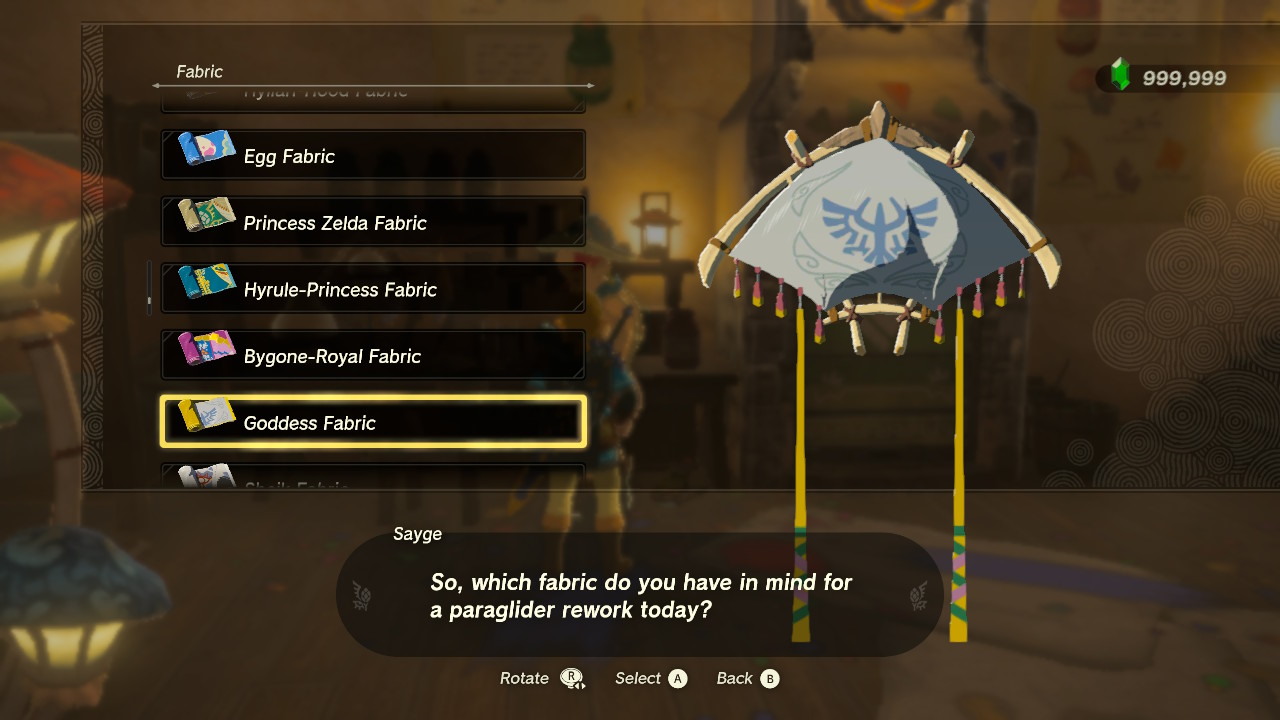Pick the Hyrule-Princess Fabric row
Image resolution: width=1280 pixels, height=720 pixels.
[373, 290]
